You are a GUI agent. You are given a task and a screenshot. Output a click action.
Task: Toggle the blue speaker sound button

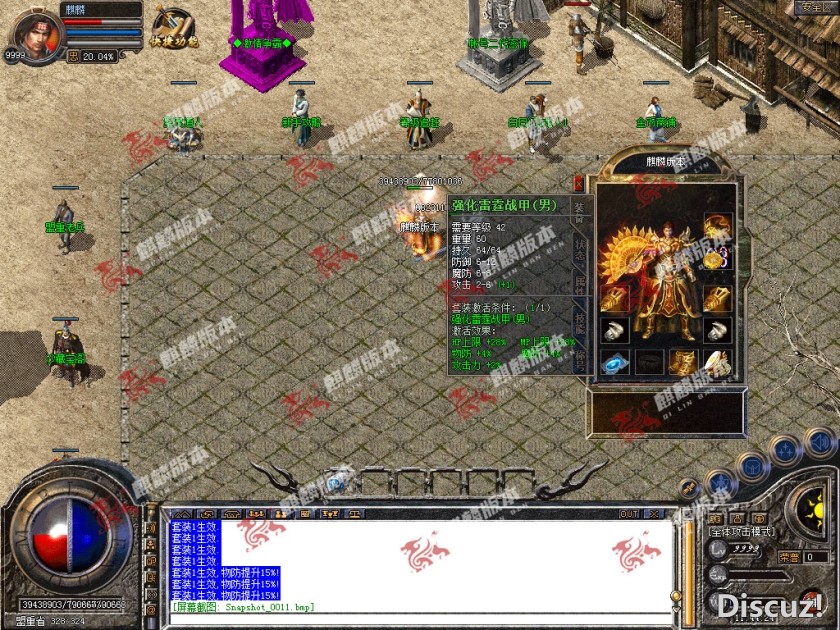tap(819, 443)
